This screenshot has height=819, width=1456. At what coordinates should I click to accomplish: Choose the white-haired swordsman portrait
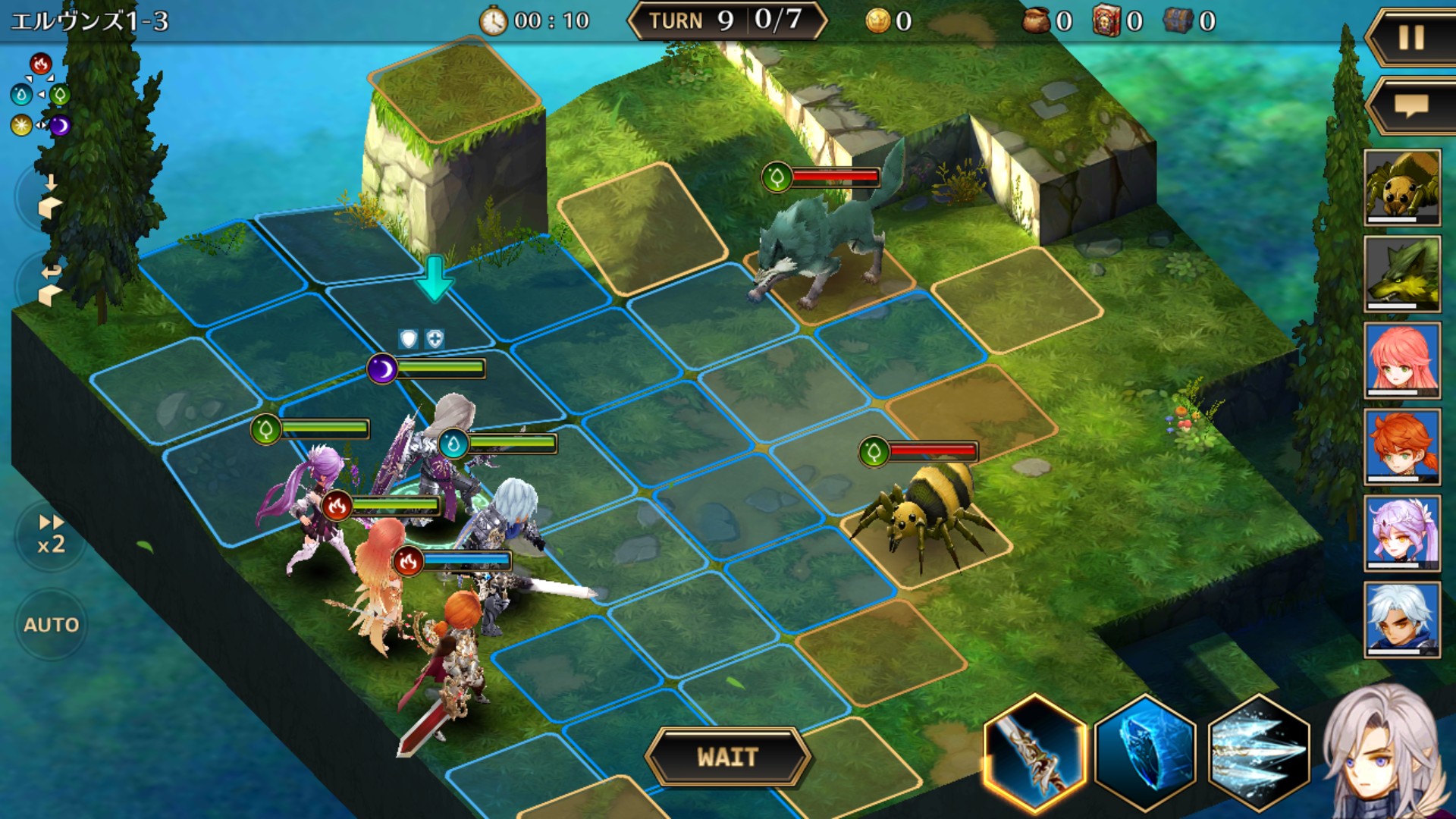[x=1402, y=620]
